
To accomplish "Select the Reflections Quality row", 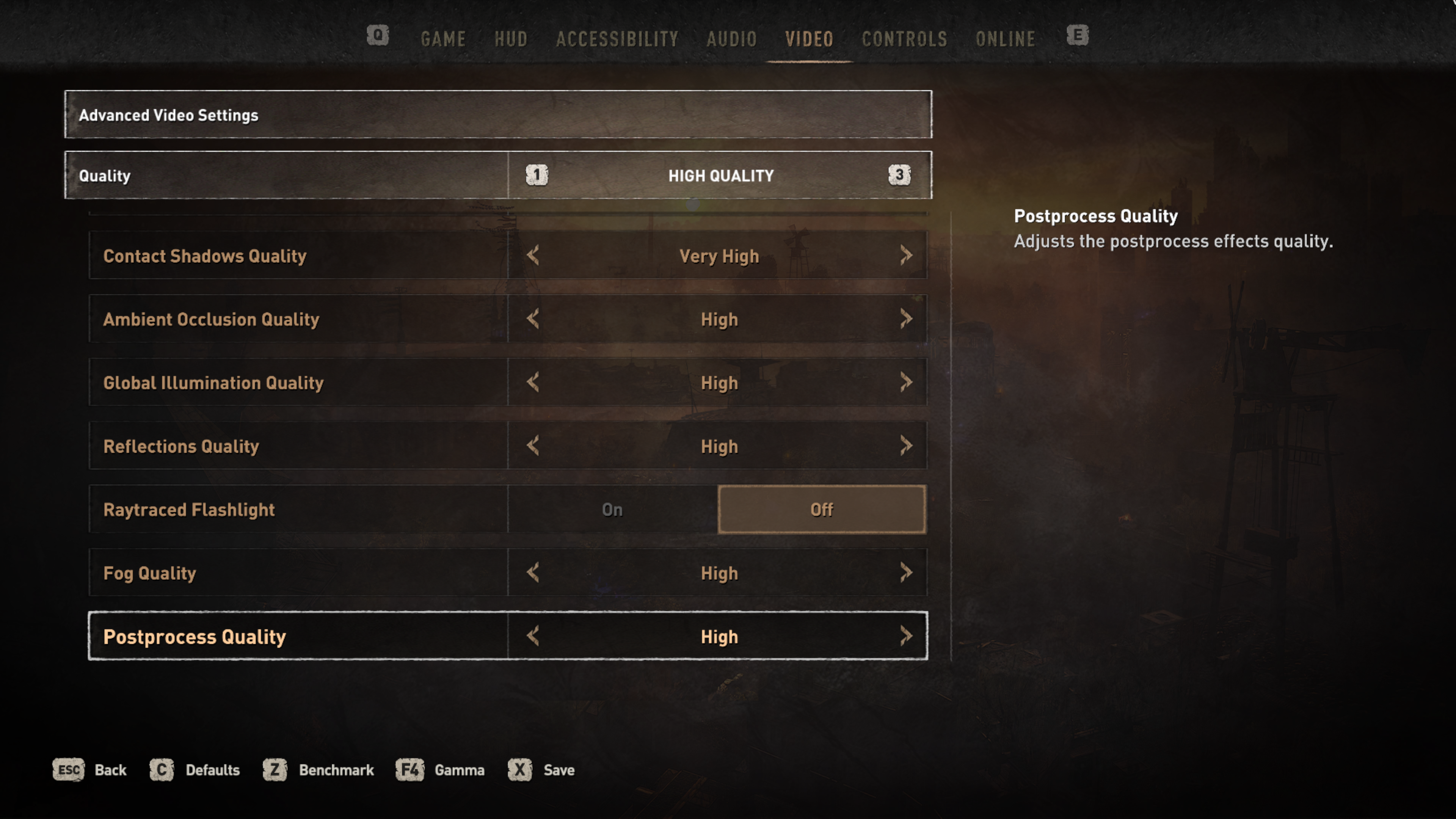I will (298, 446).
